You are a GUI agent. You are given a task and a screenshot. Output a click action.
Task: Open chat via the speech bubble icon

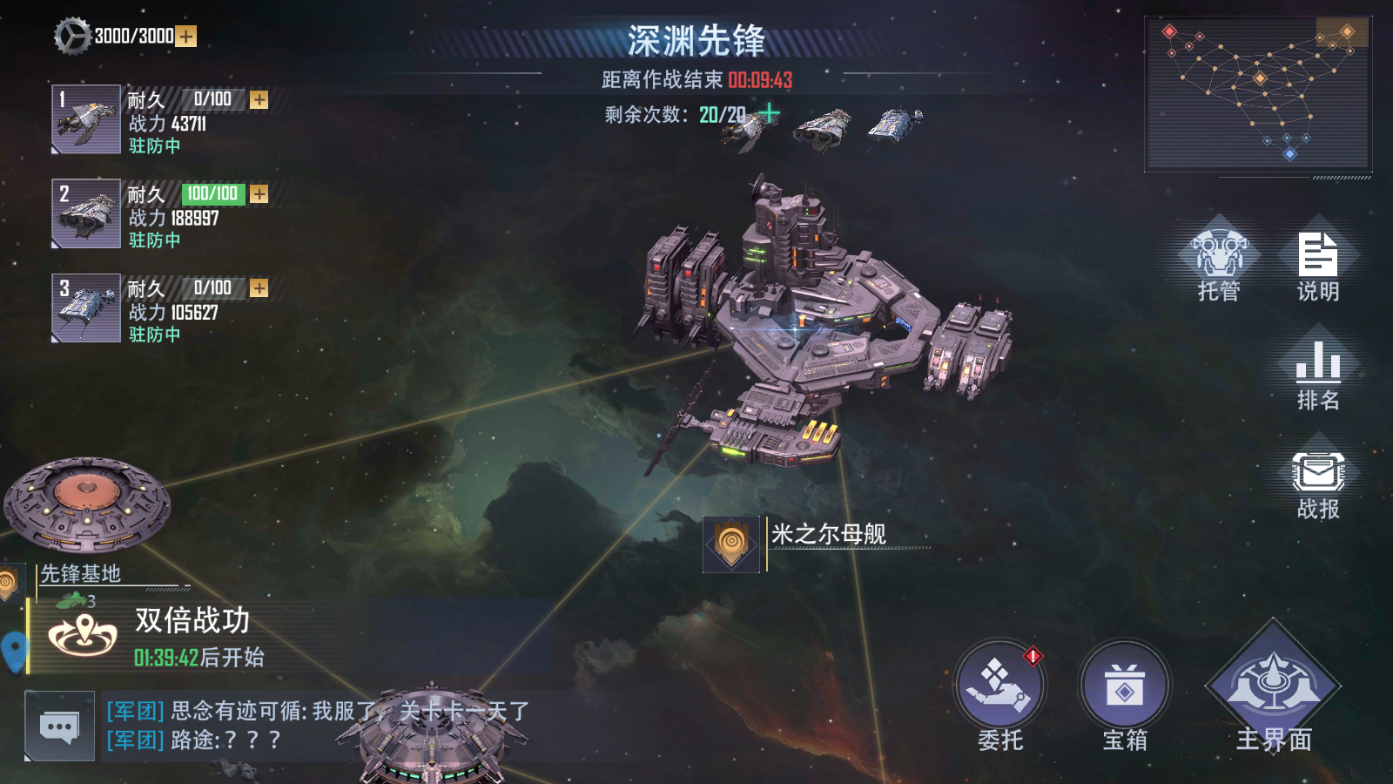60,727
